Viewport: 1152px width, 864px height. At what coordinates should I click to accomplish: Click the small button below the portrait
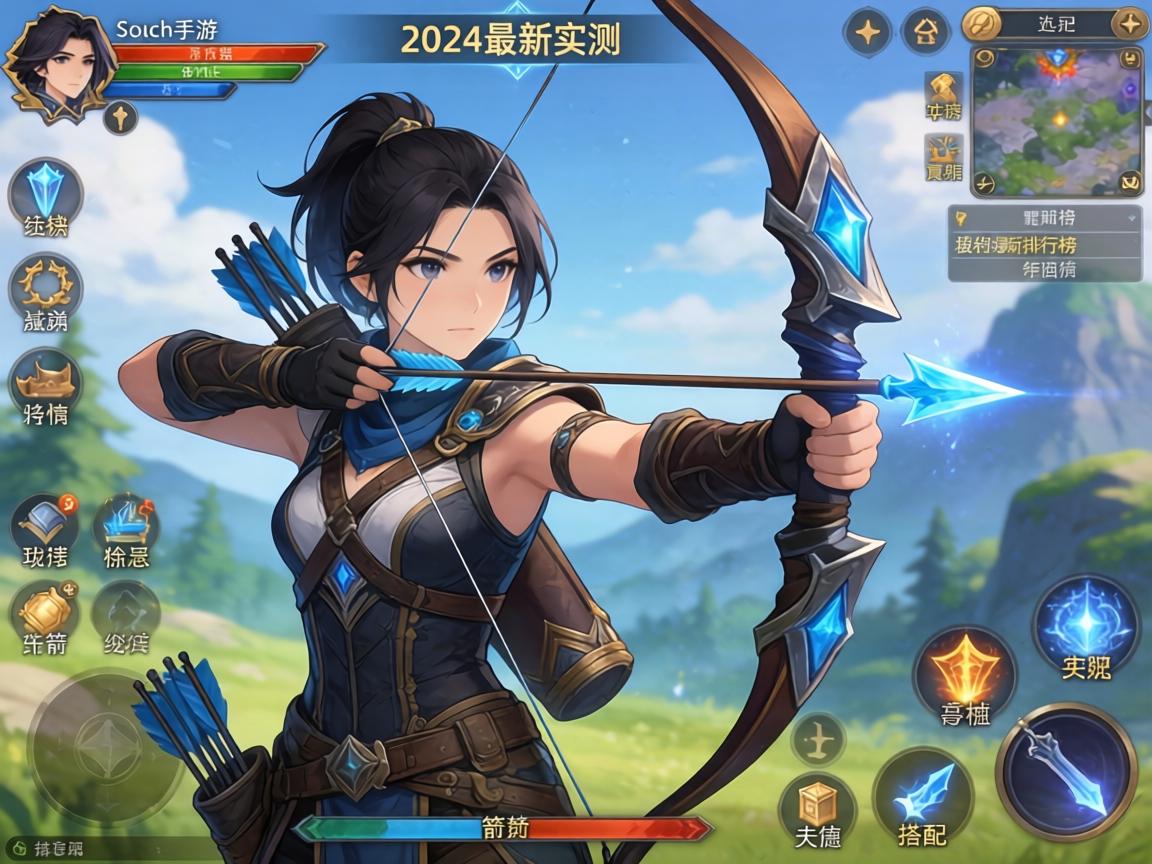tap(120, 118)
